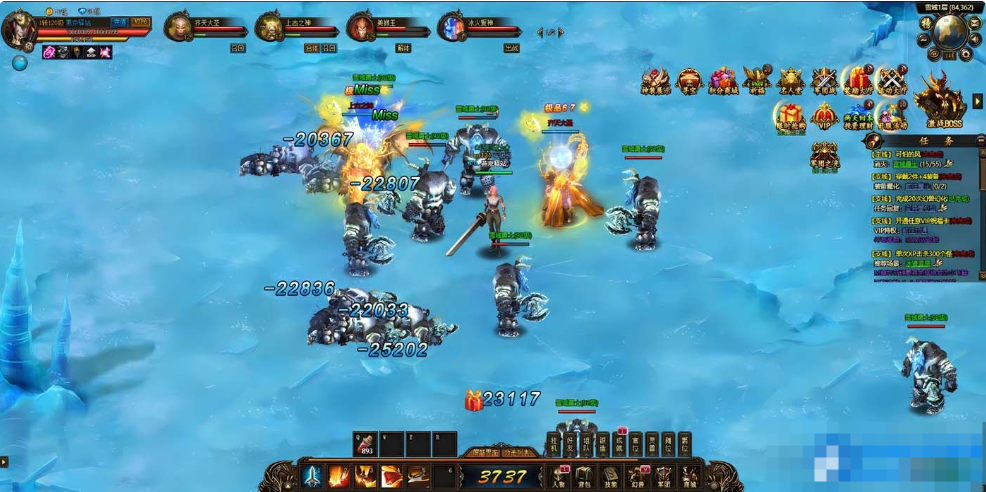The image size is (986, 492).
Task: Expand the yellow arrow beside the boss icon
Action: [977, 101]
